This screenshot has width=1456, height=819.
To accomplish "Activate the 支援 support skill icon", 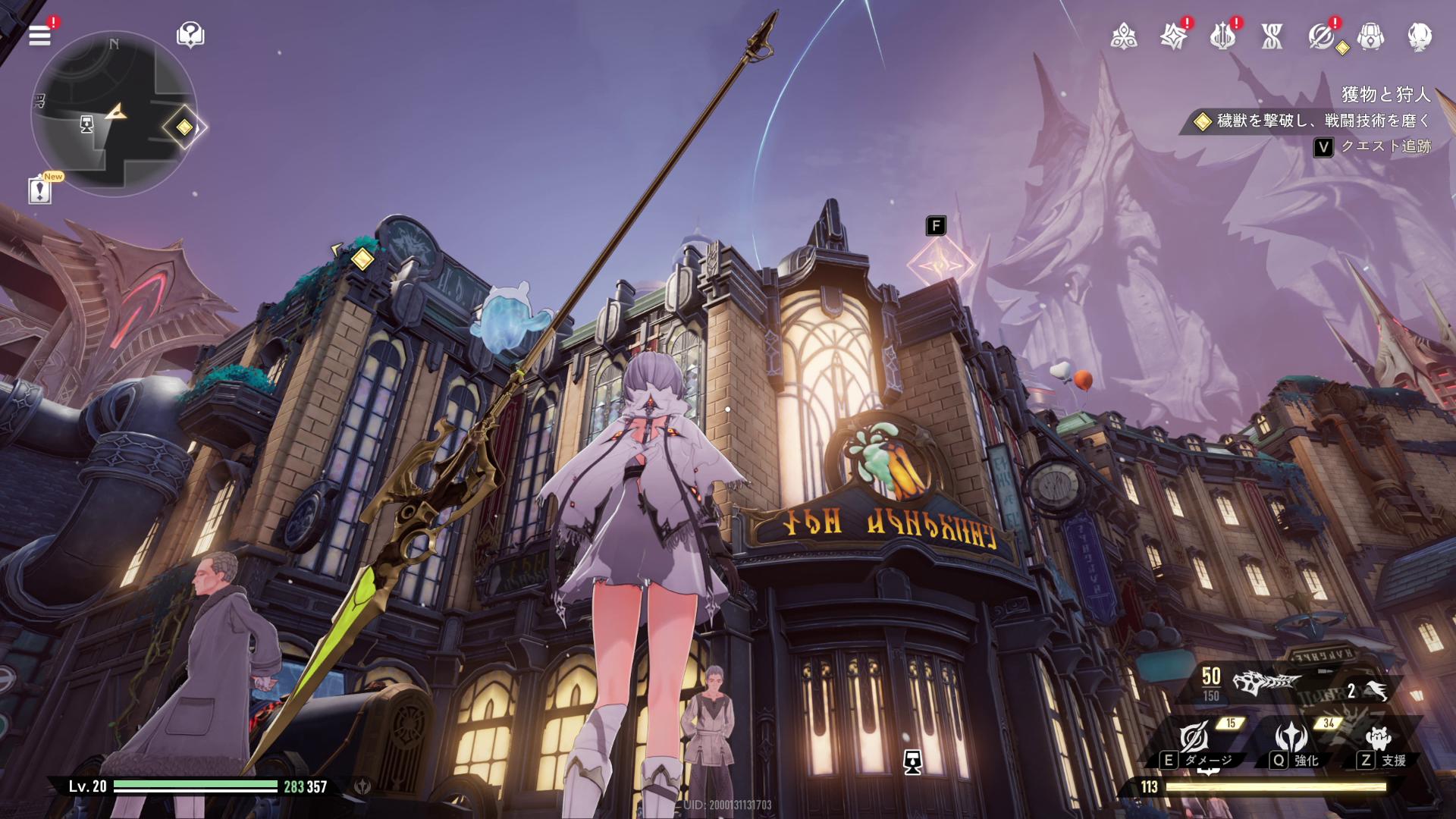I will pos(1378,738).
